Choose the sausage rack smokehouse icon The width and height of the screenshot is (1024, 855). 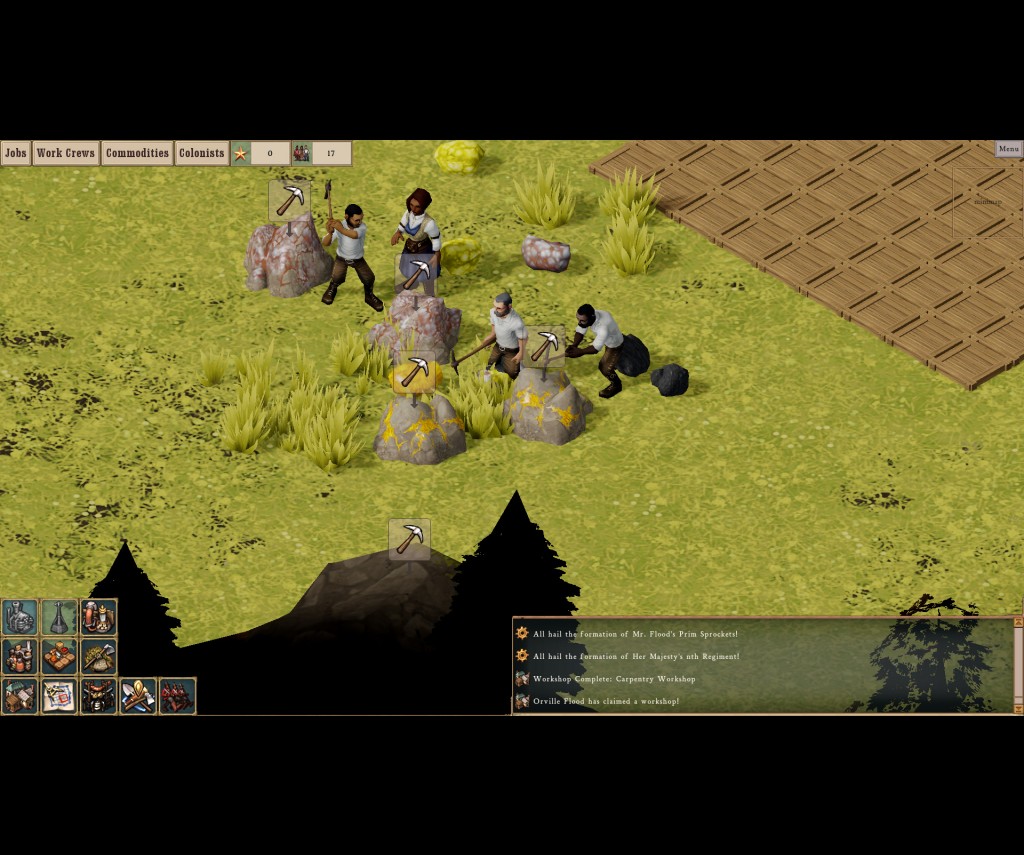[x=99, y=695]
